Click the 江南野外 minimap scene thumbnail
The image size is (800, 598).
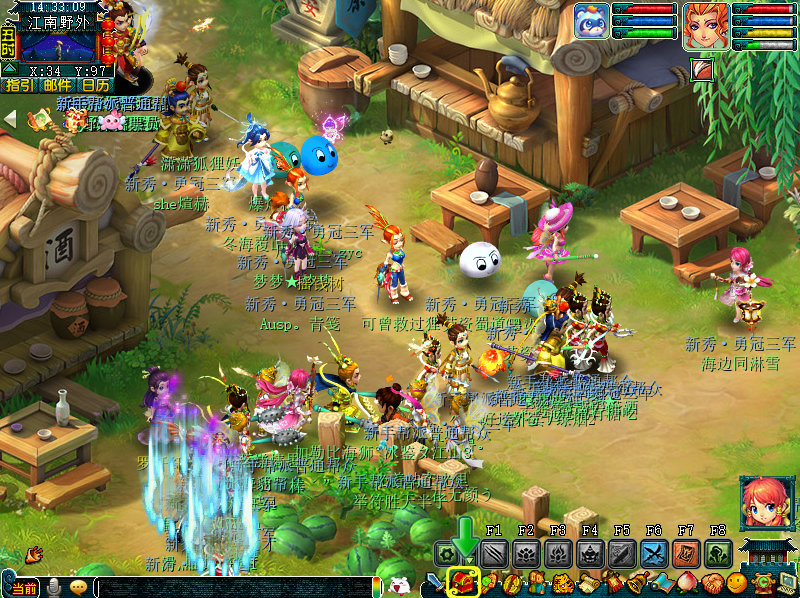tap(57, 46)
